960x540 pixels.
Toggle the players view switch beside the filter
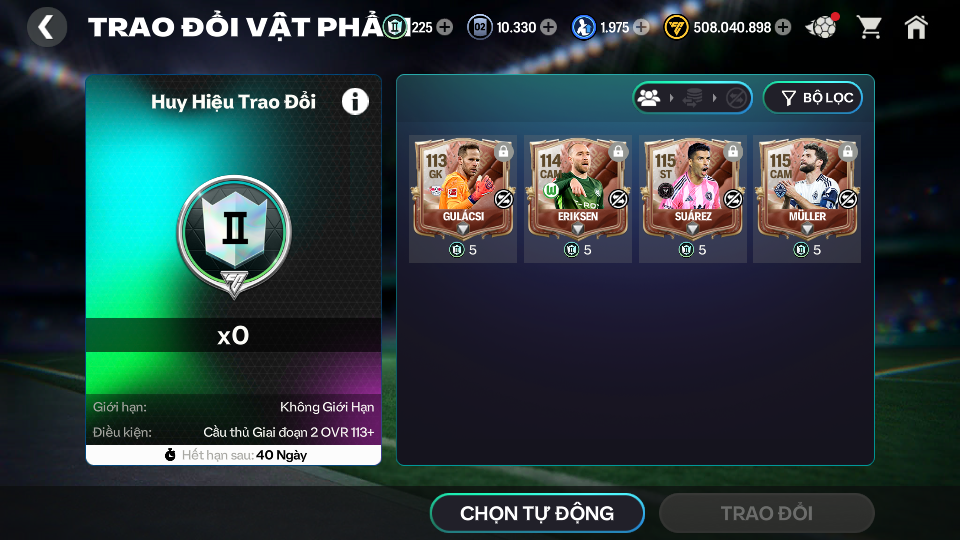(x=692, y=98)
